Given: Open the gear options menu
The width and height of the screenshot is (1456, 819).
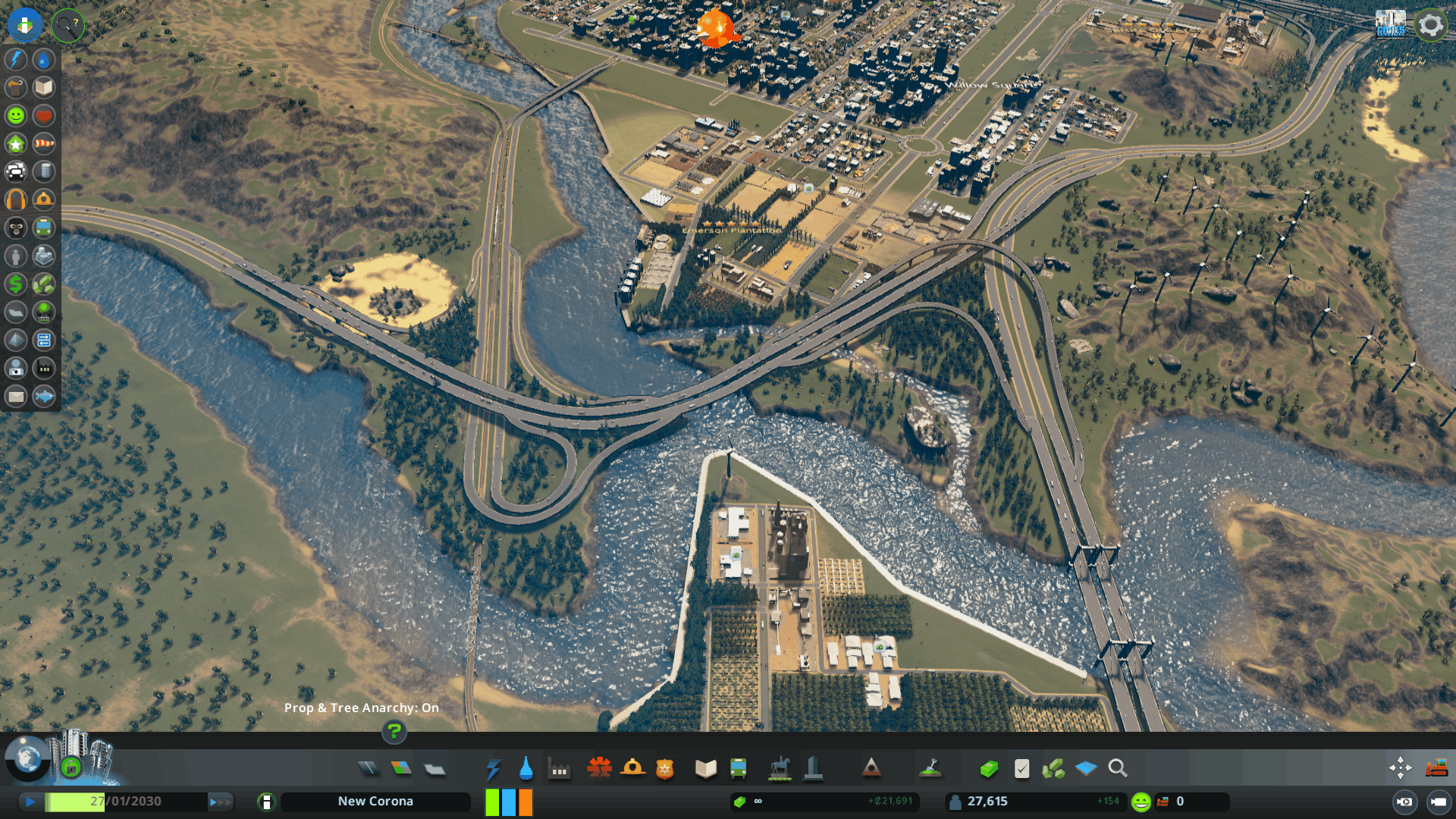Looking at the screenshot, I should pos(1430,25).
